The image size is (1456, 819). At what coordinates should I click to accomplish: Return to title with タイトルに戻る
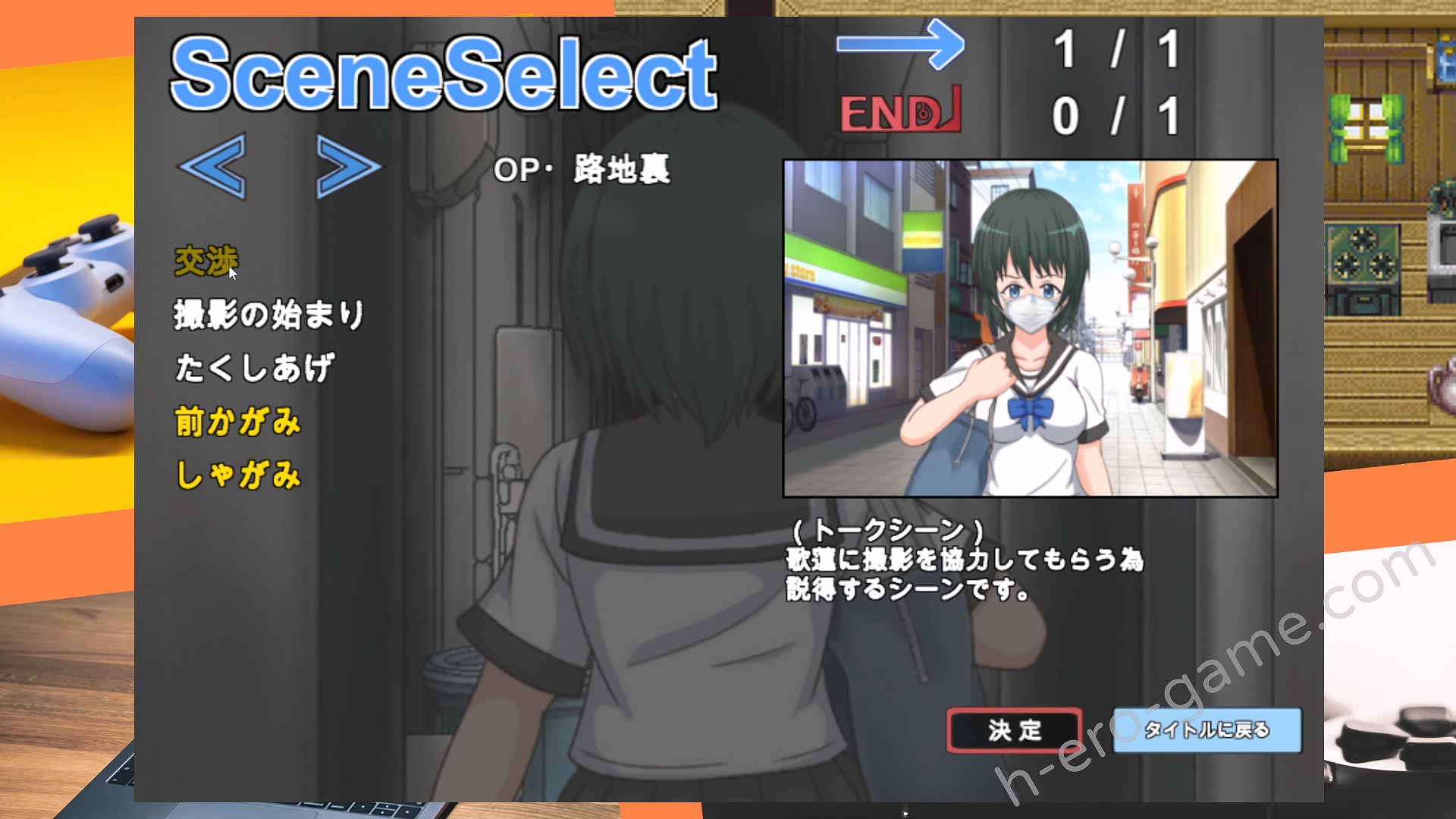1207,730
